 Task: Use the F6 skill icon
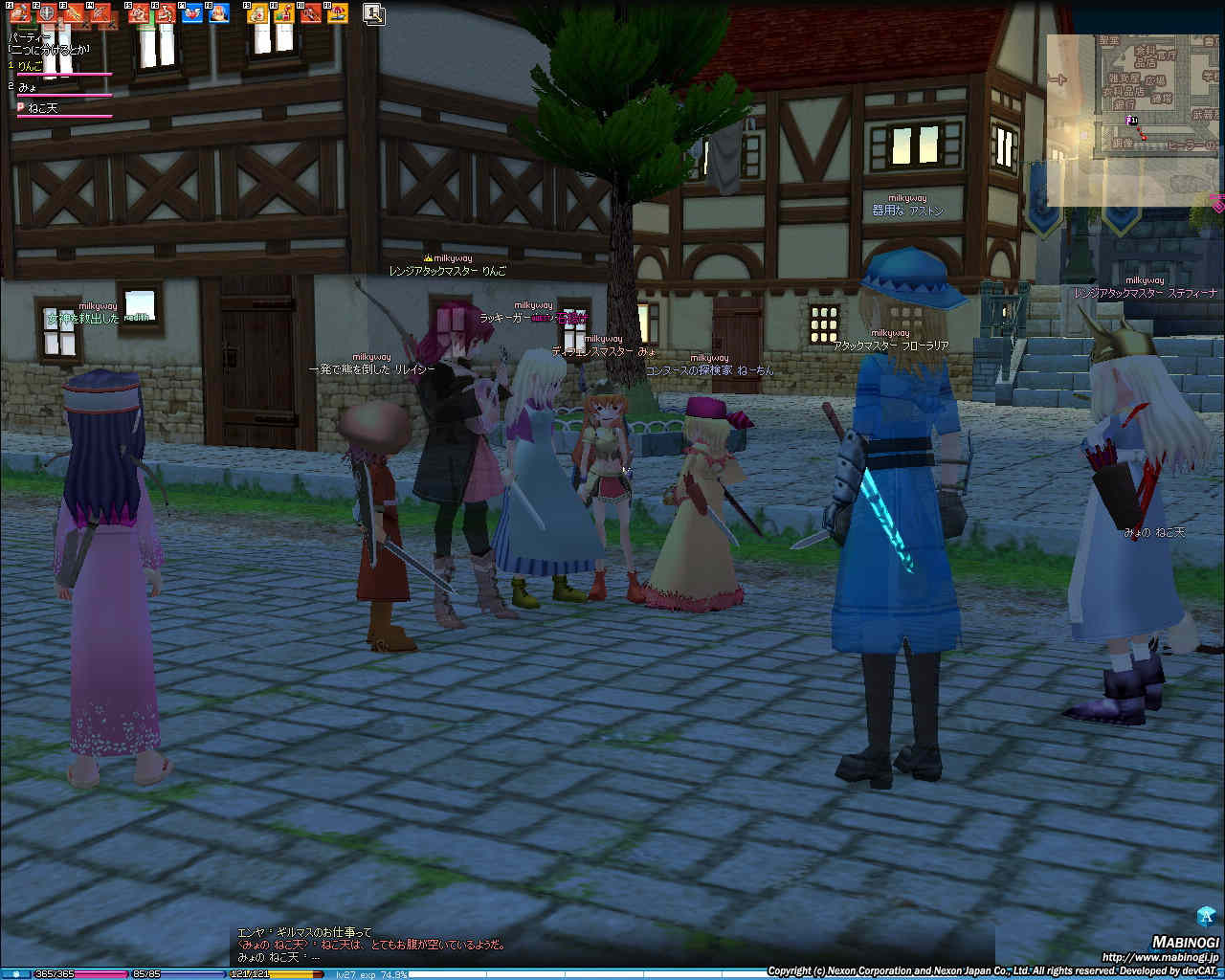pos(167,13)
